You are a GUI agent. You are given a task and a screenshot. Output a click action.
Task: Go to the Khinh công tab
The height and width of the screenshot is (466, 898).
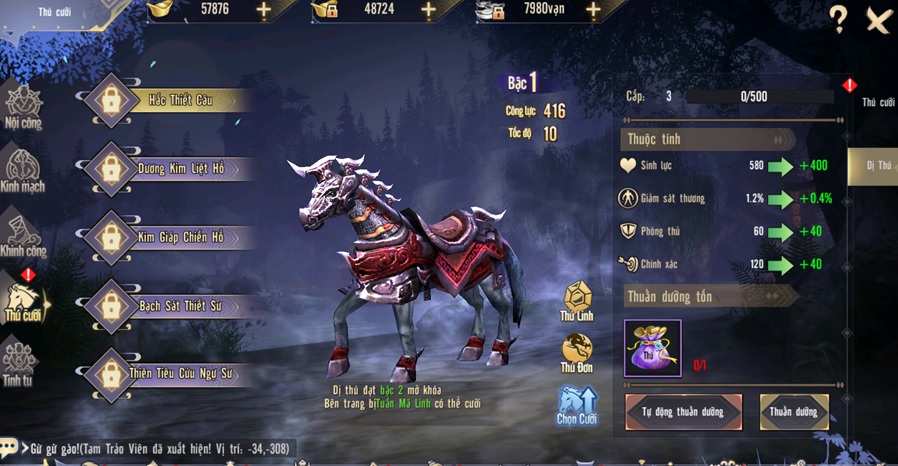(x=22, y=236)
